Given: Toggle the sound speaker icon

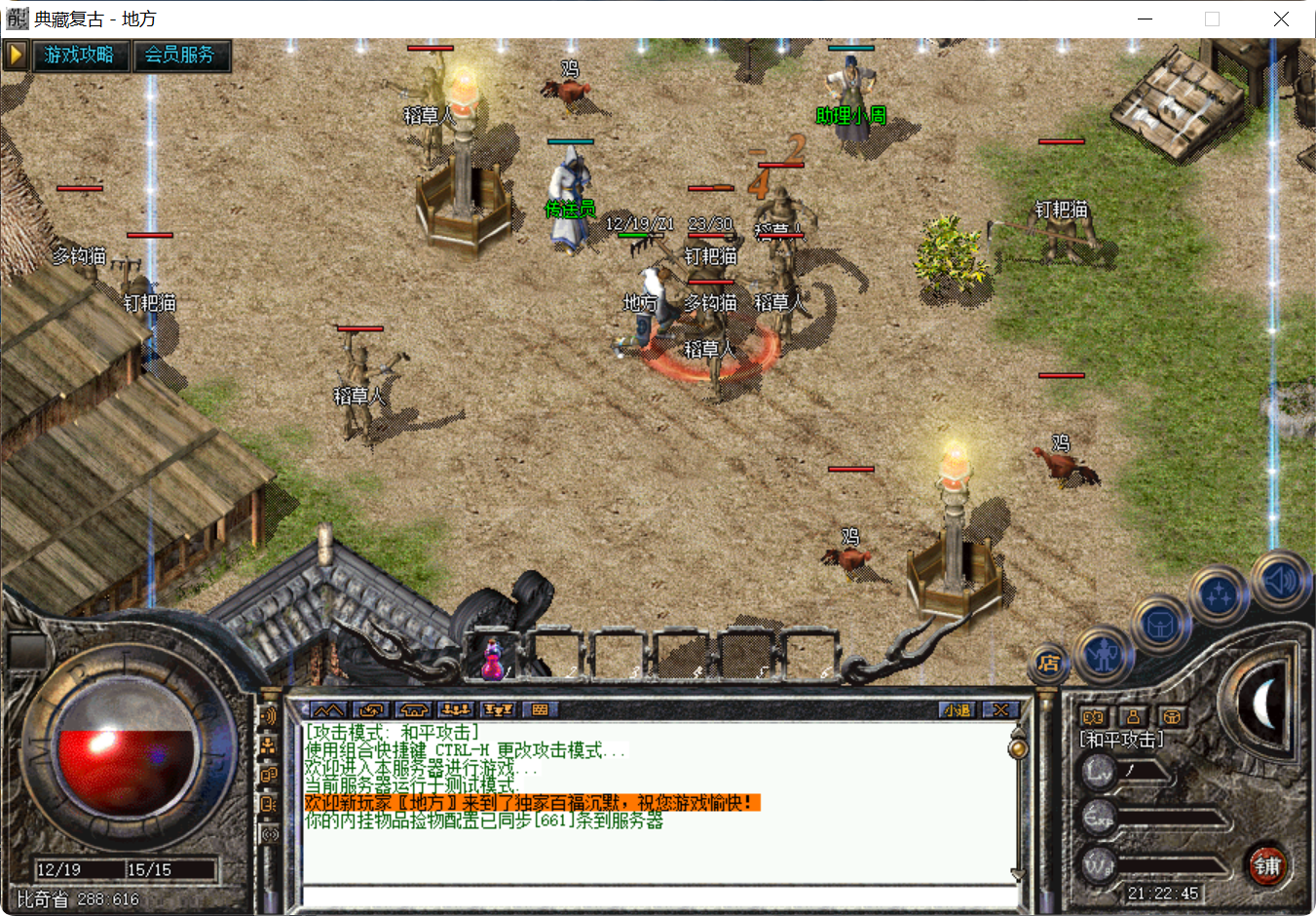Looking at the screenshot, I should tap(1280, 582).
